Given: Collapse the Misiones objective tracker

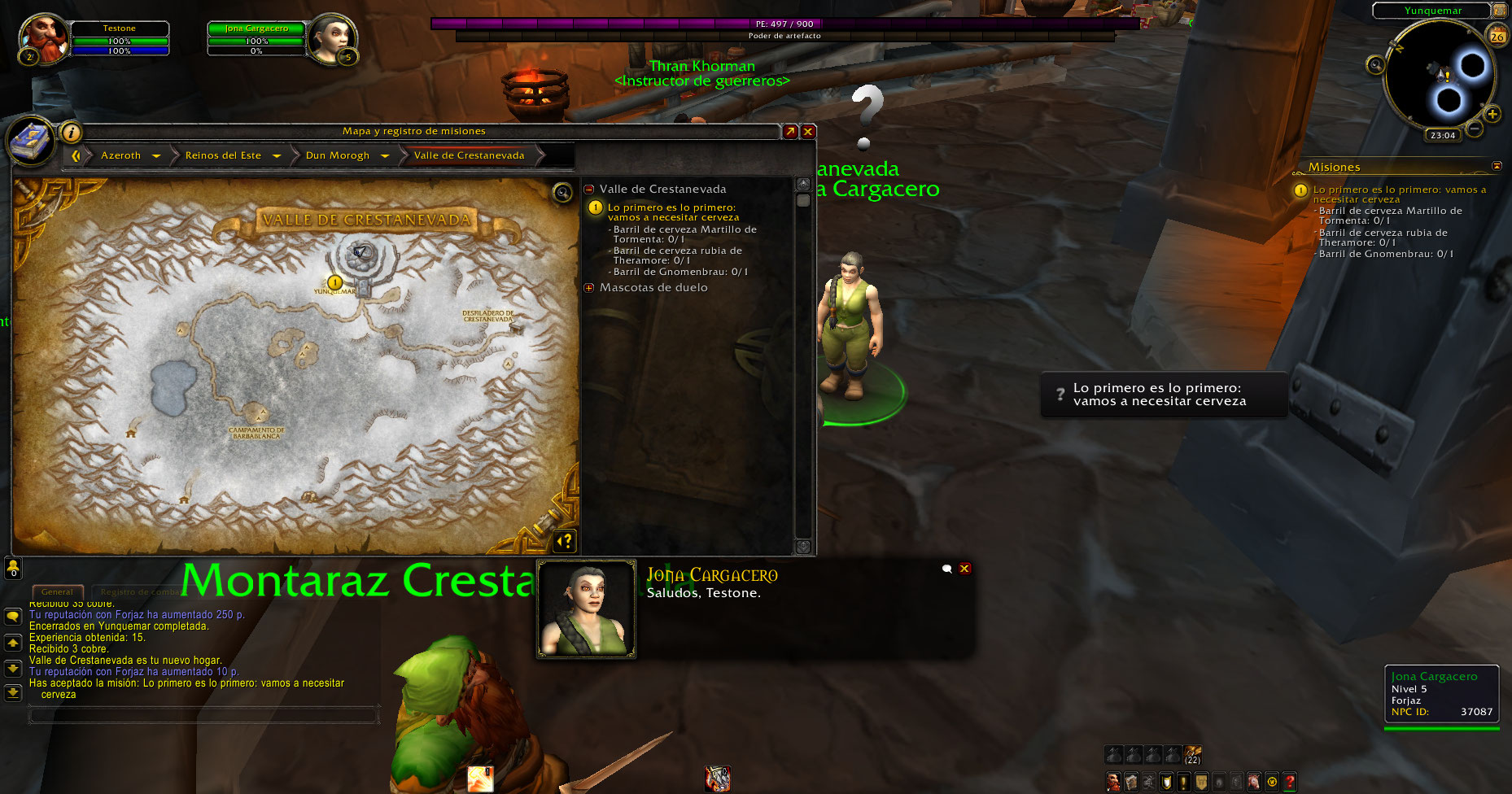Looking at the screenshot, I should (x=1497, y=166).
